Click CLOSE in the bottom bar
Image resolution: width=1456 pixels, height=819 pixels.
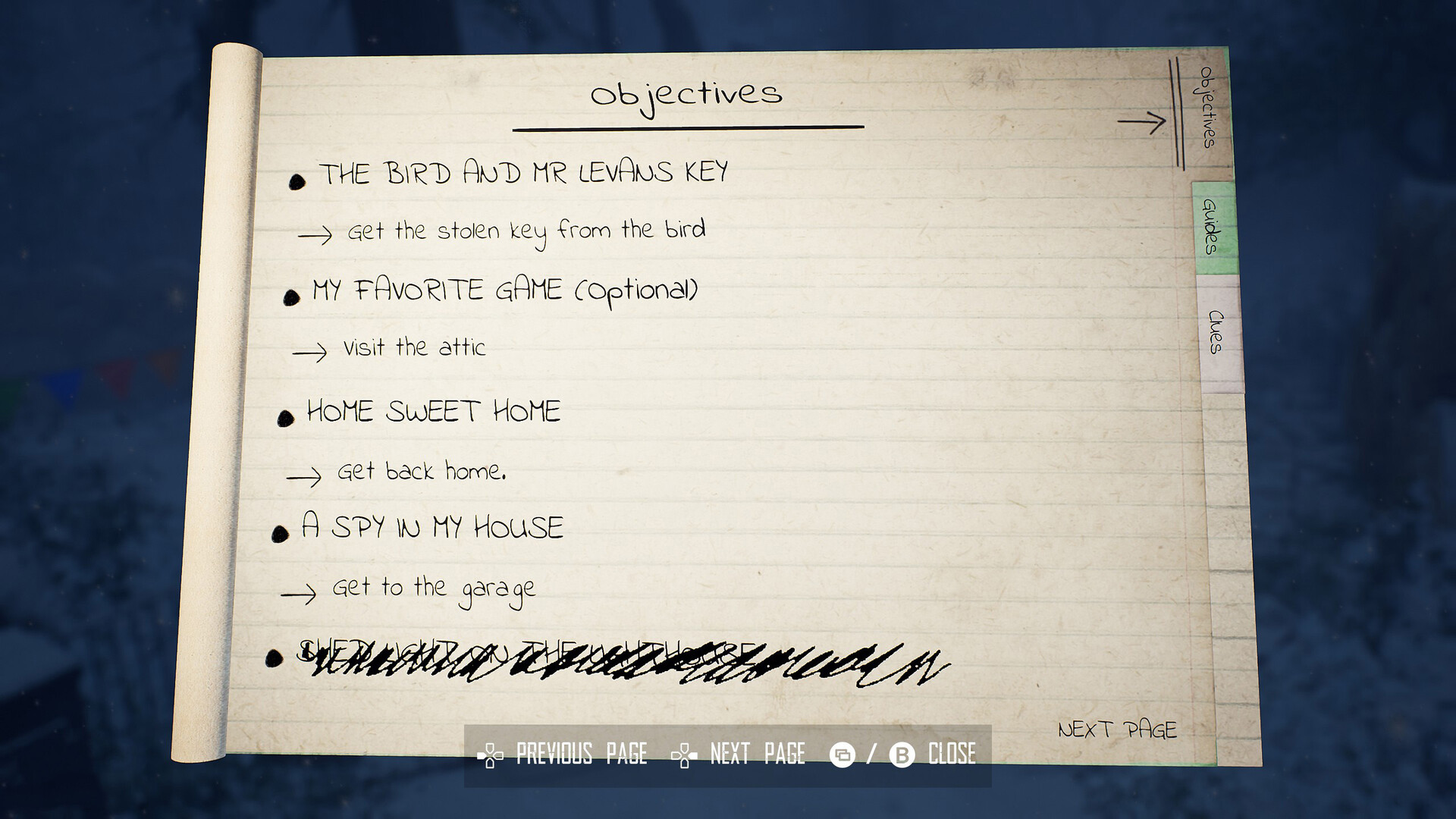click(952, 754)
